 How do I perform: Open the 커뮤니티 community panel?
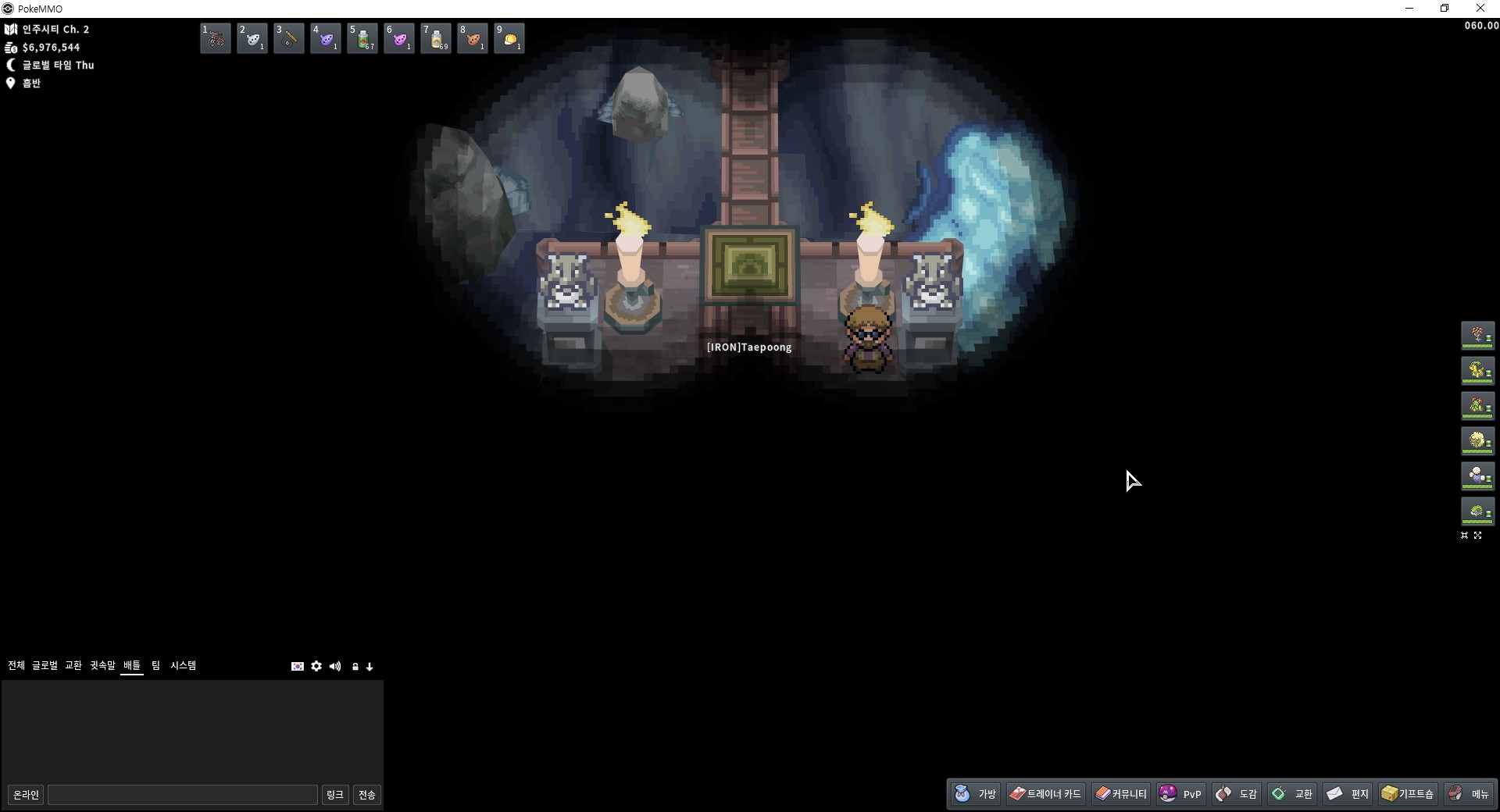(1120, 794)
